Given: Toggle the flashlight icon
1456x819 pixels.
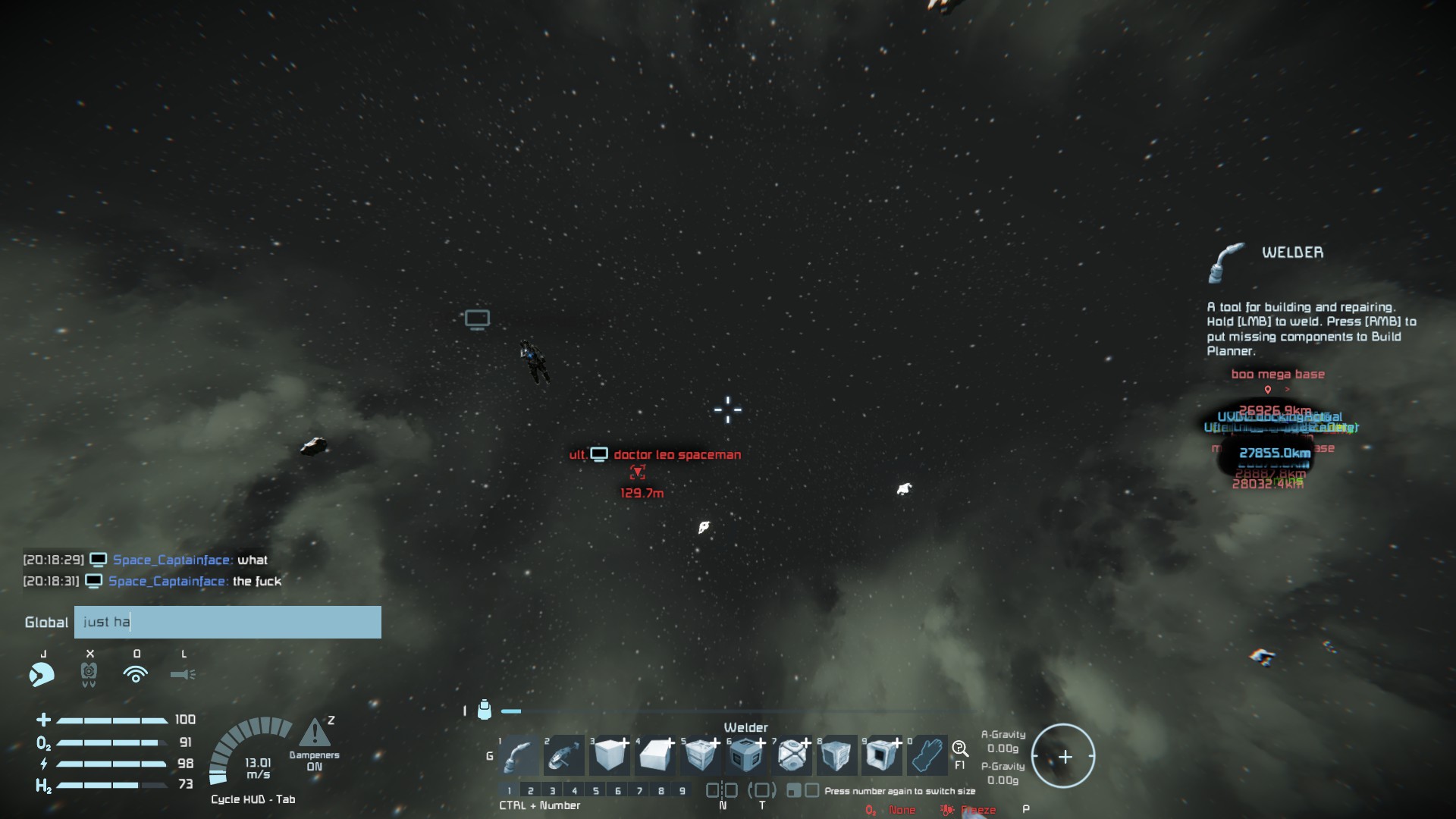Looking at the screenshot, I should (183, 674).
